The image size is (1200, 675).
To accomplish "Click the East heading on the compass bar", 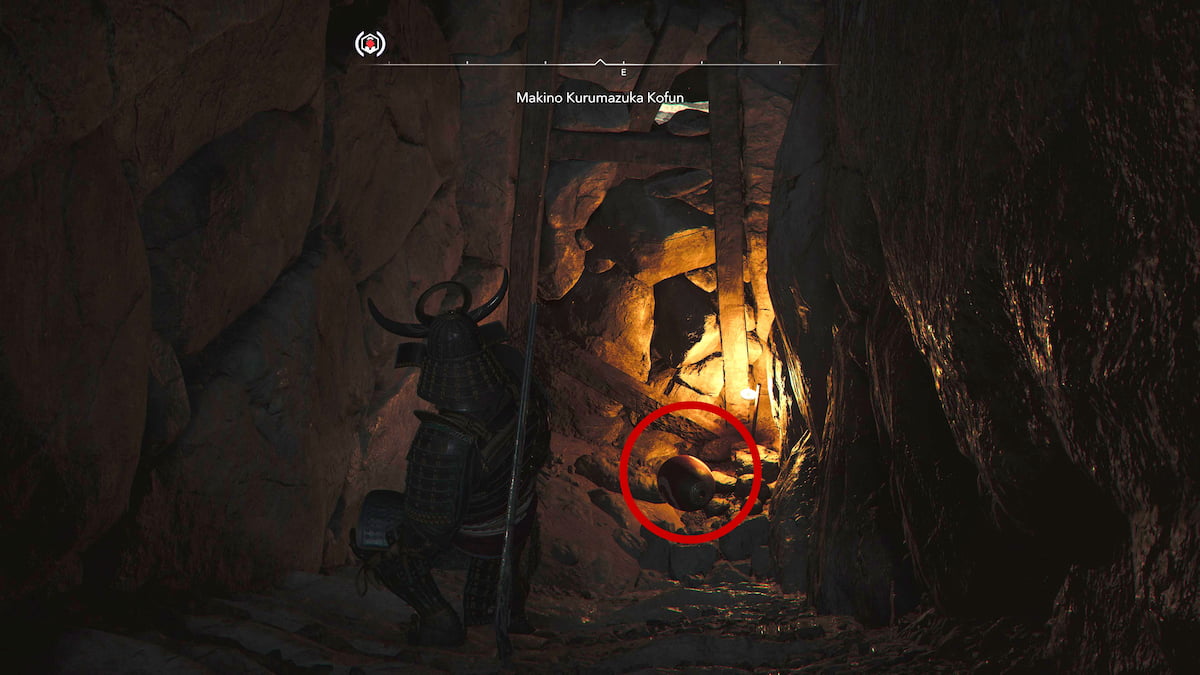I will coord(623,73).
